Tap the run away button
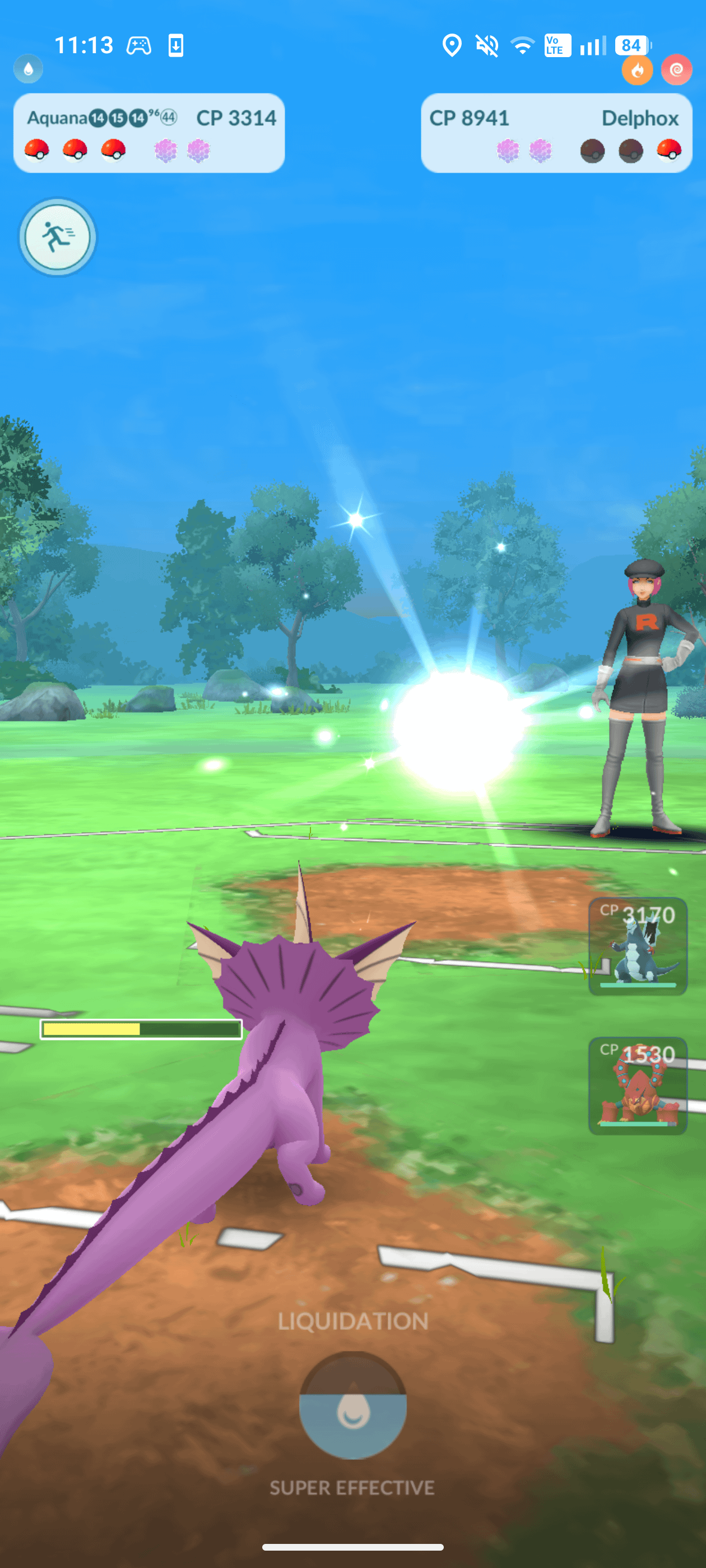This screenshot has height=1568, width=706. [x=57, y=237]
